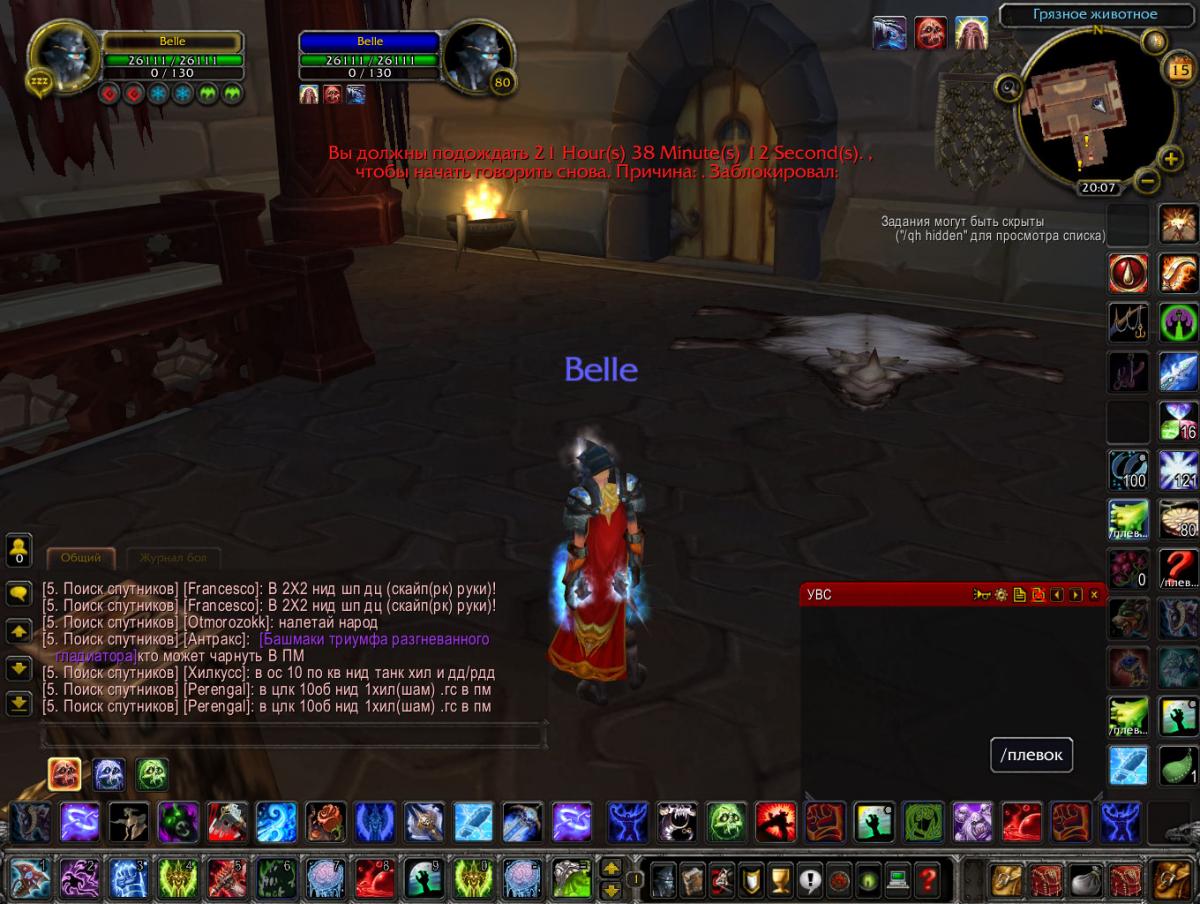Switch to the Общий chat tab

(80, 558)
